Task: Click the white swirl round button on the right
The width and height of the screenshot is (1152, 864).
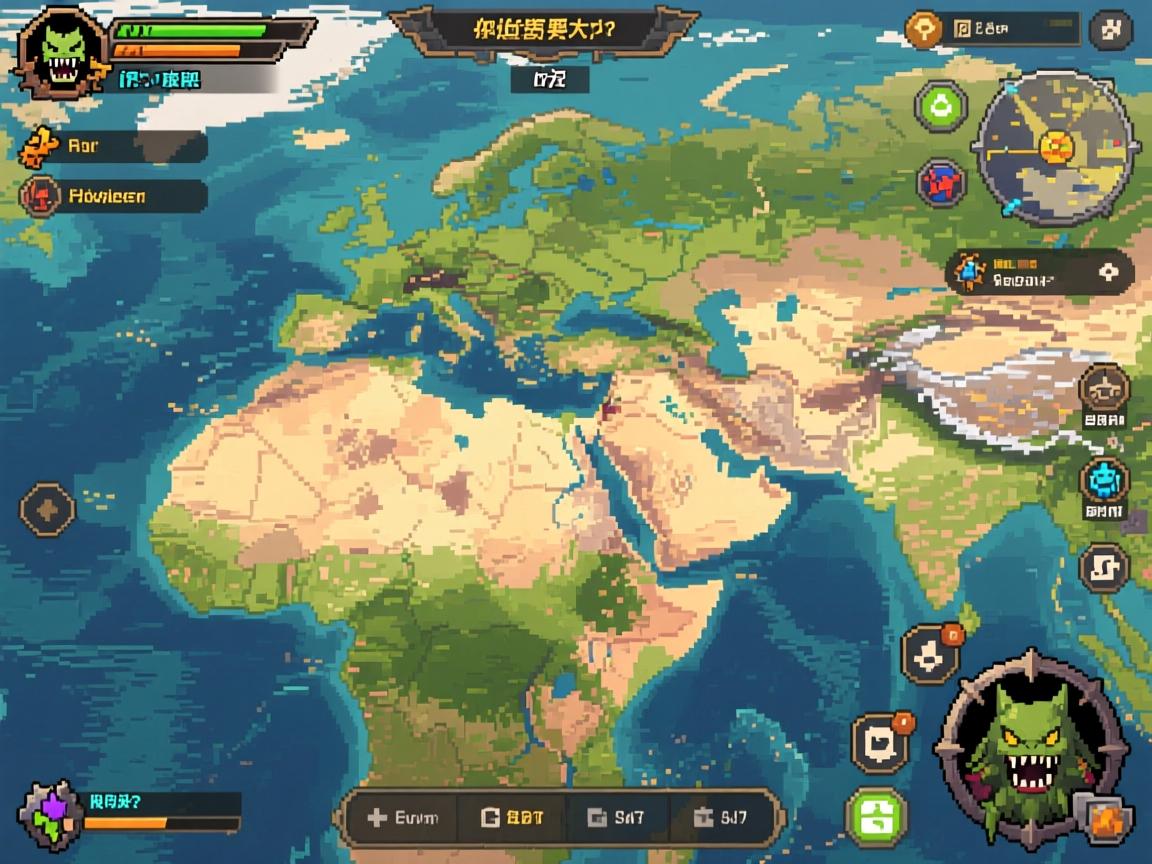Action: [1104, 567]
